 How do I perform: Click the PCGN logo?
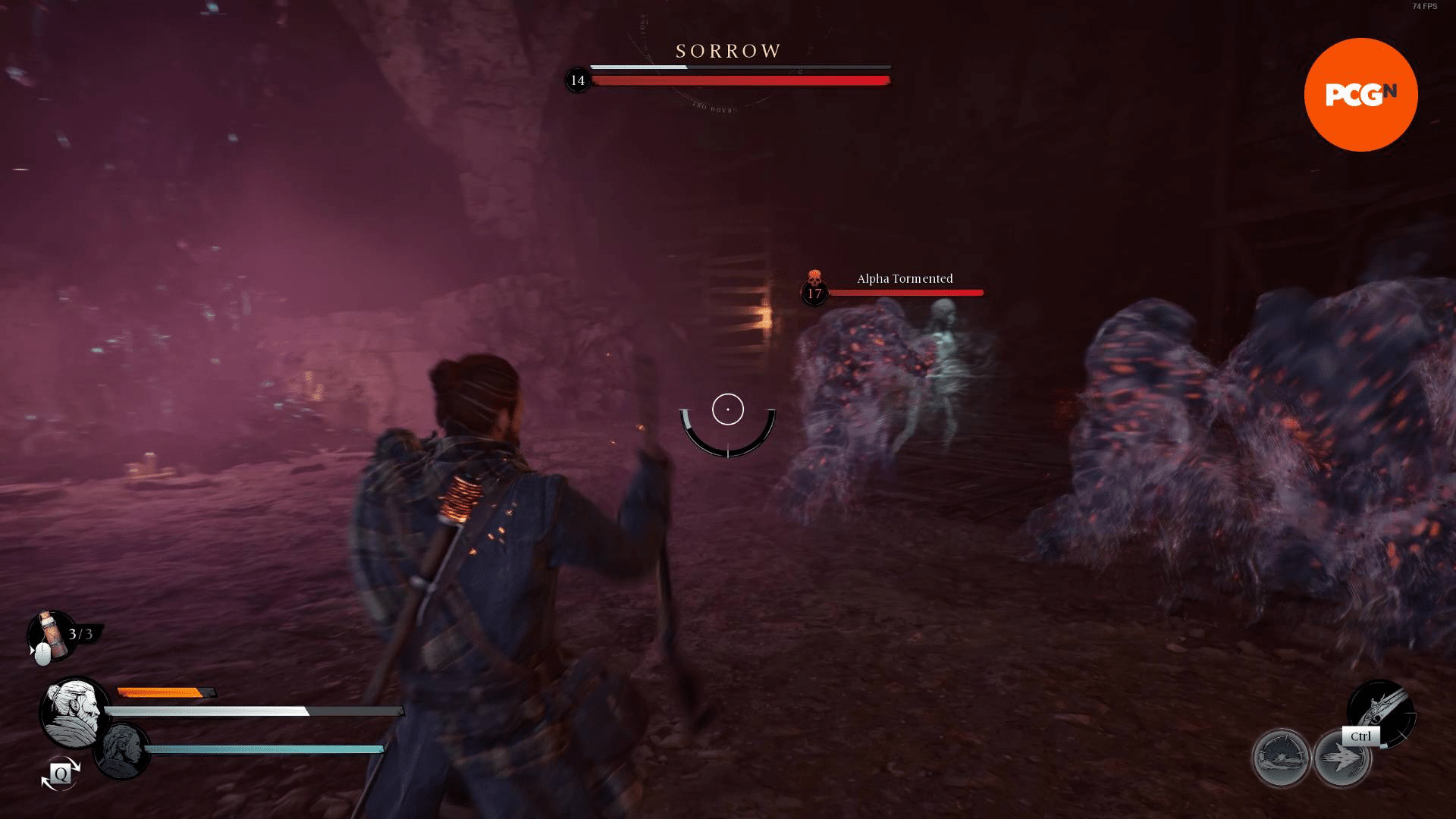[x=1361, y=93]
